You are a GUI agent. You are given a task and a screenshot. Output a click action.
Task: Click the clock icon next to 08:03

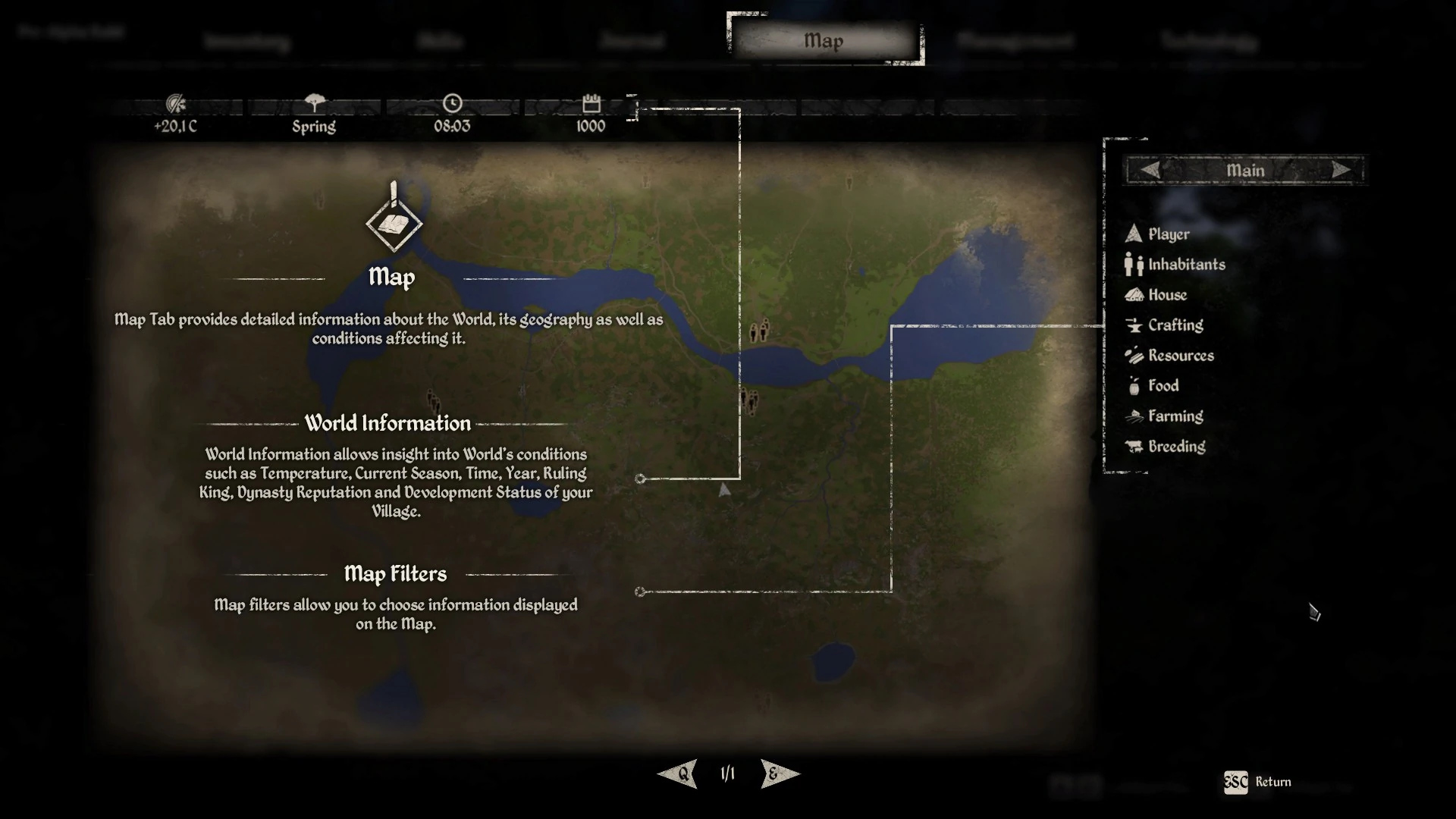[453, 105]
